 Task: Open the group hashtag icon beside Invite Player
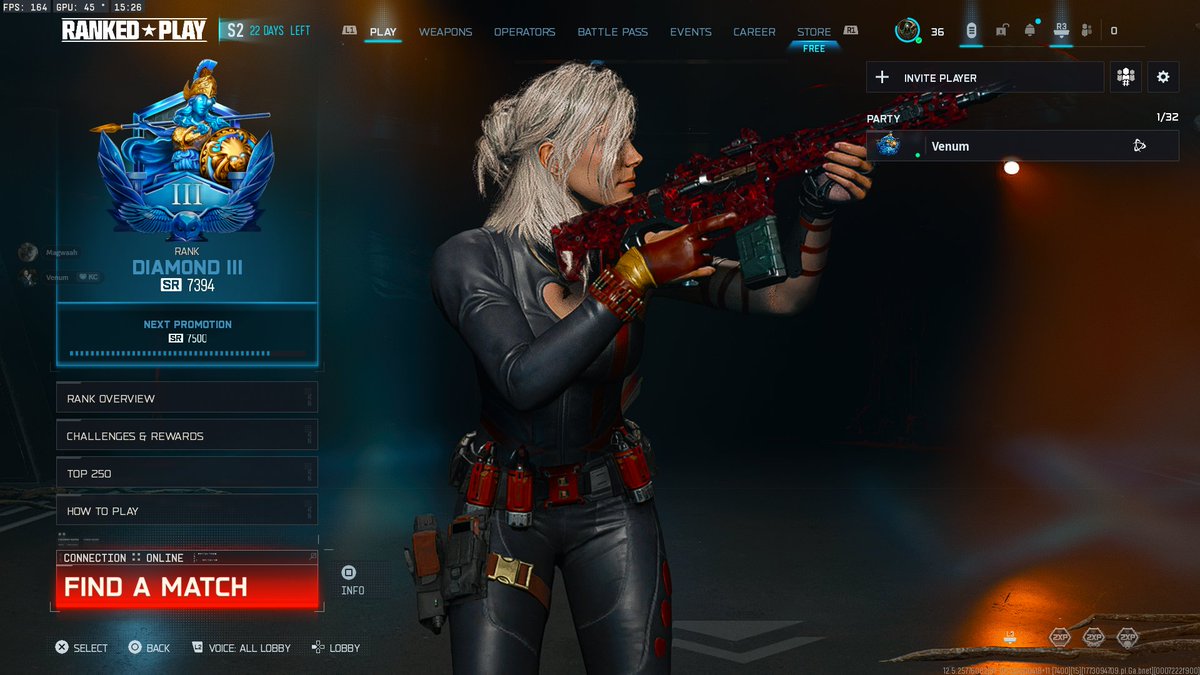(1126, 78)
